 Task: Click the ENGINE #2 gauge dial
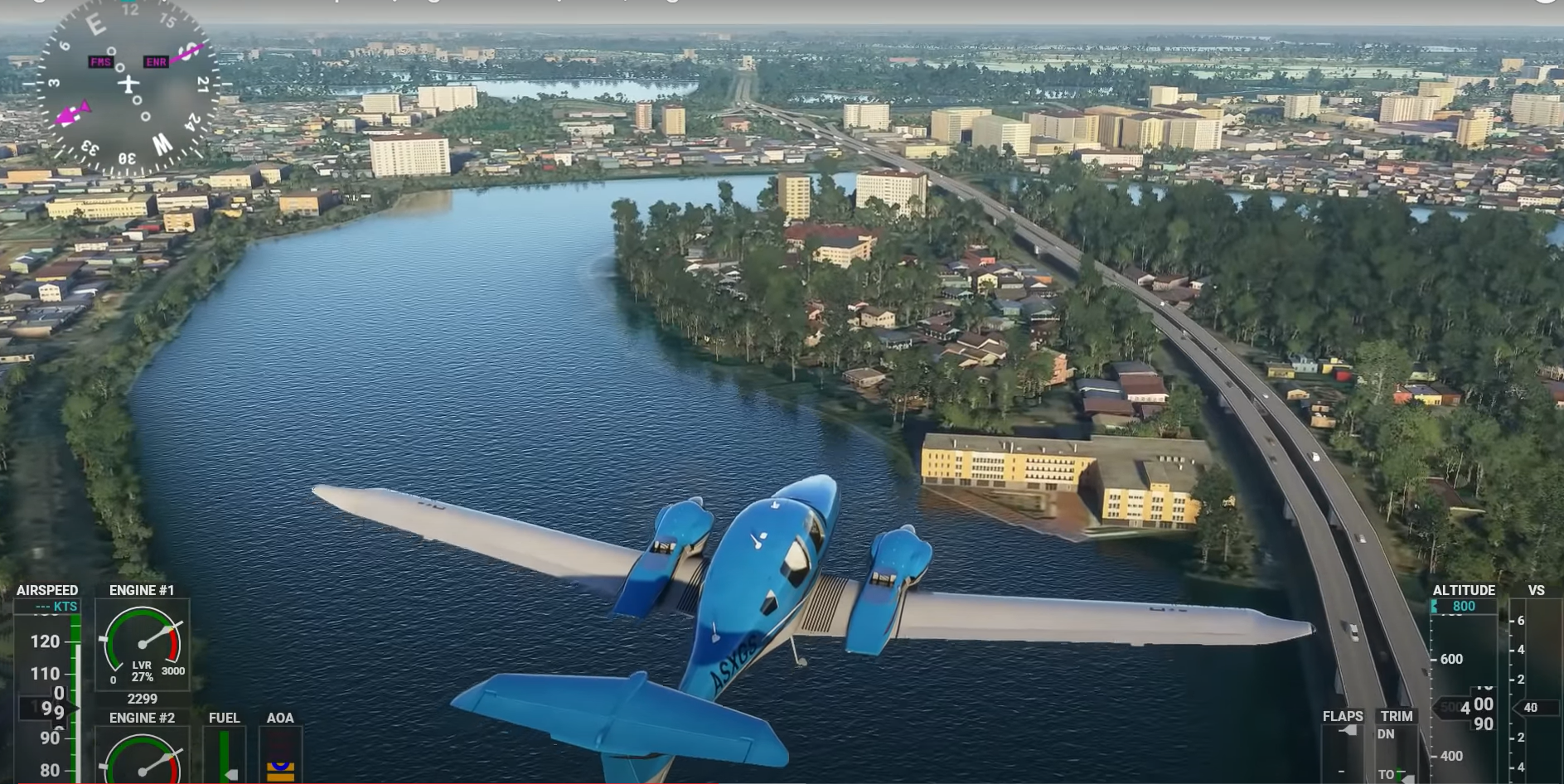point(143,764)
